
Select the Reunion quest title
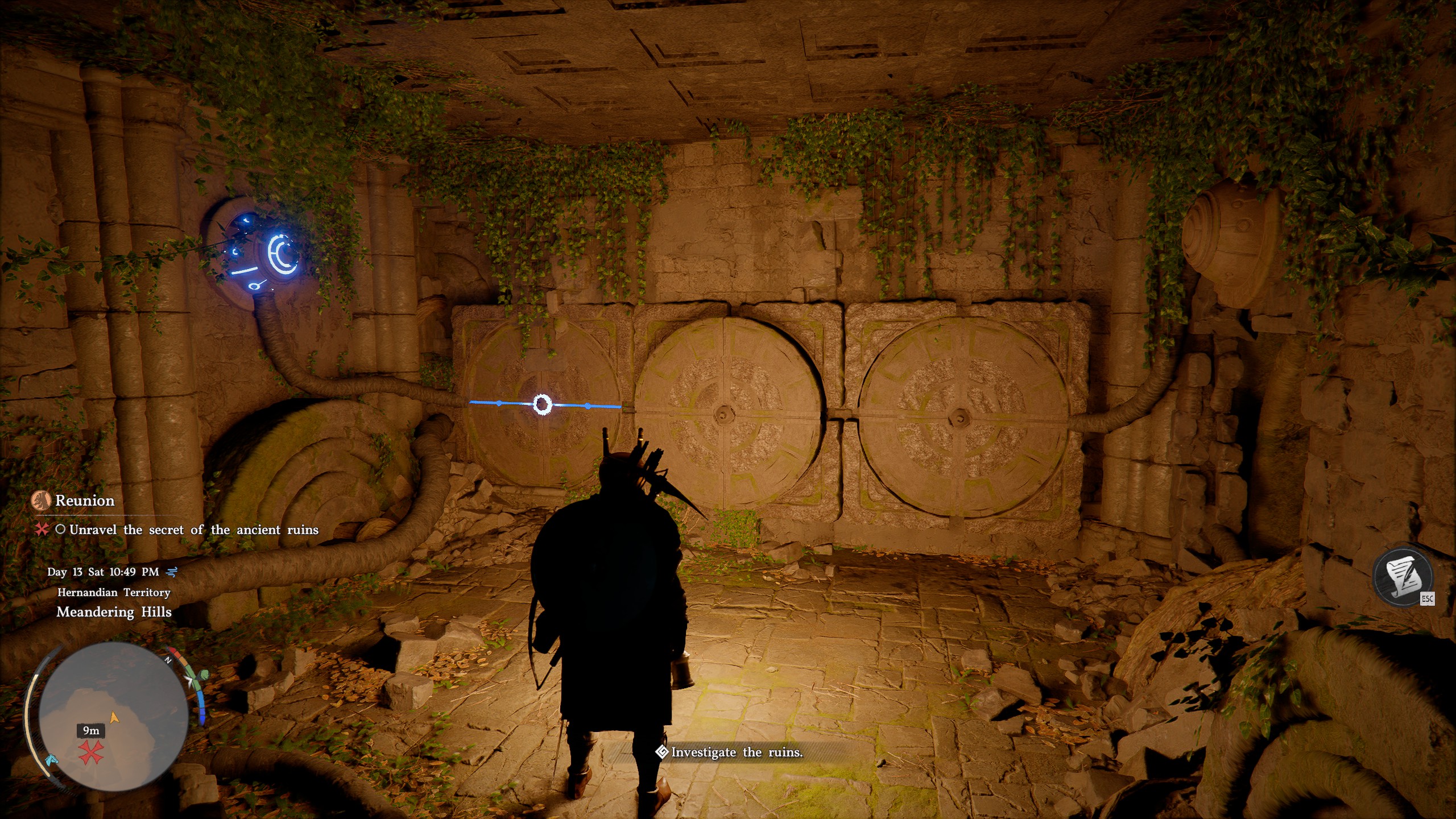[x=84, y=500]
